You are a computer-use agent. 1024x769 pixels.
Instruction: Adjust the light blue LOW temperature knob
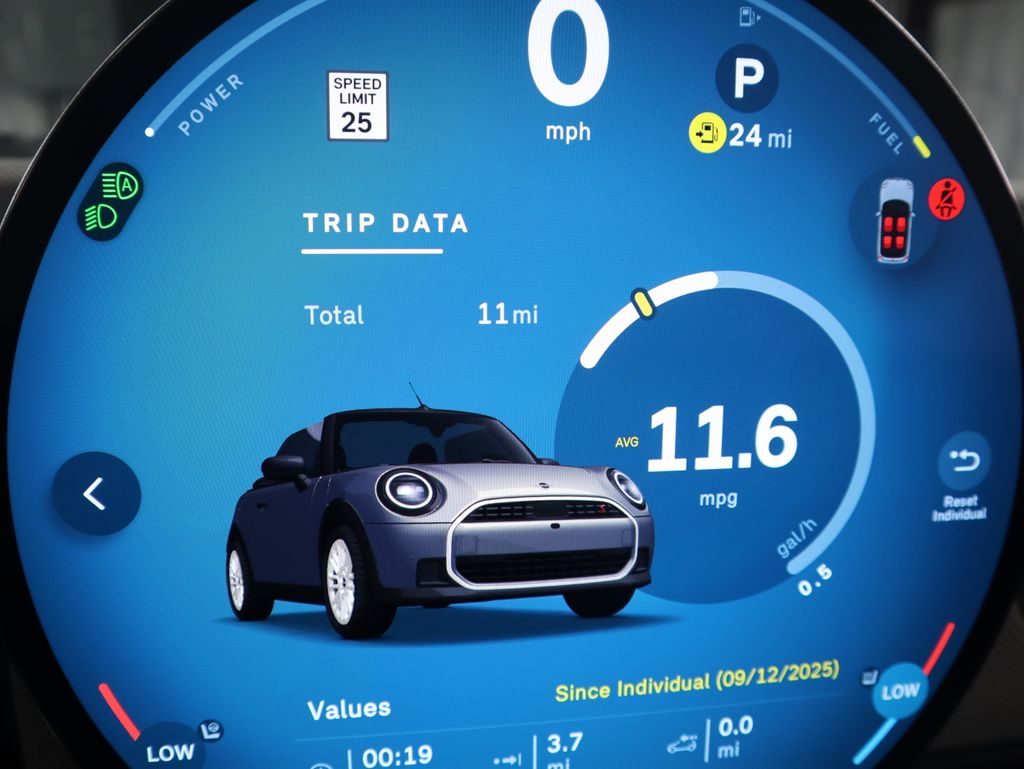pos(900,690)
